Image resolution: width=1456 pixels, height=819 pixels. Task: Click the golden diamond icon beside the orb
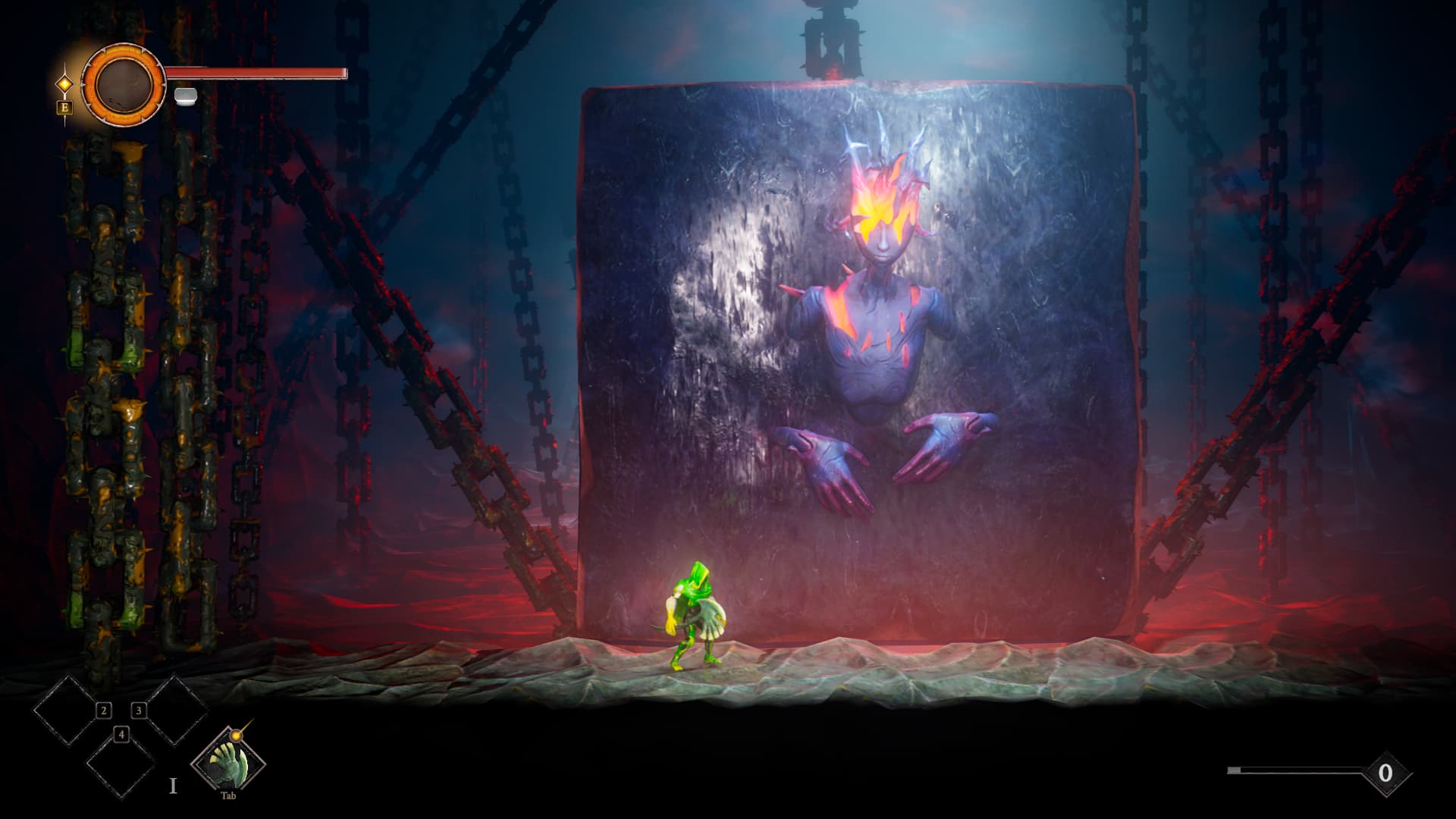coord(65,83)
